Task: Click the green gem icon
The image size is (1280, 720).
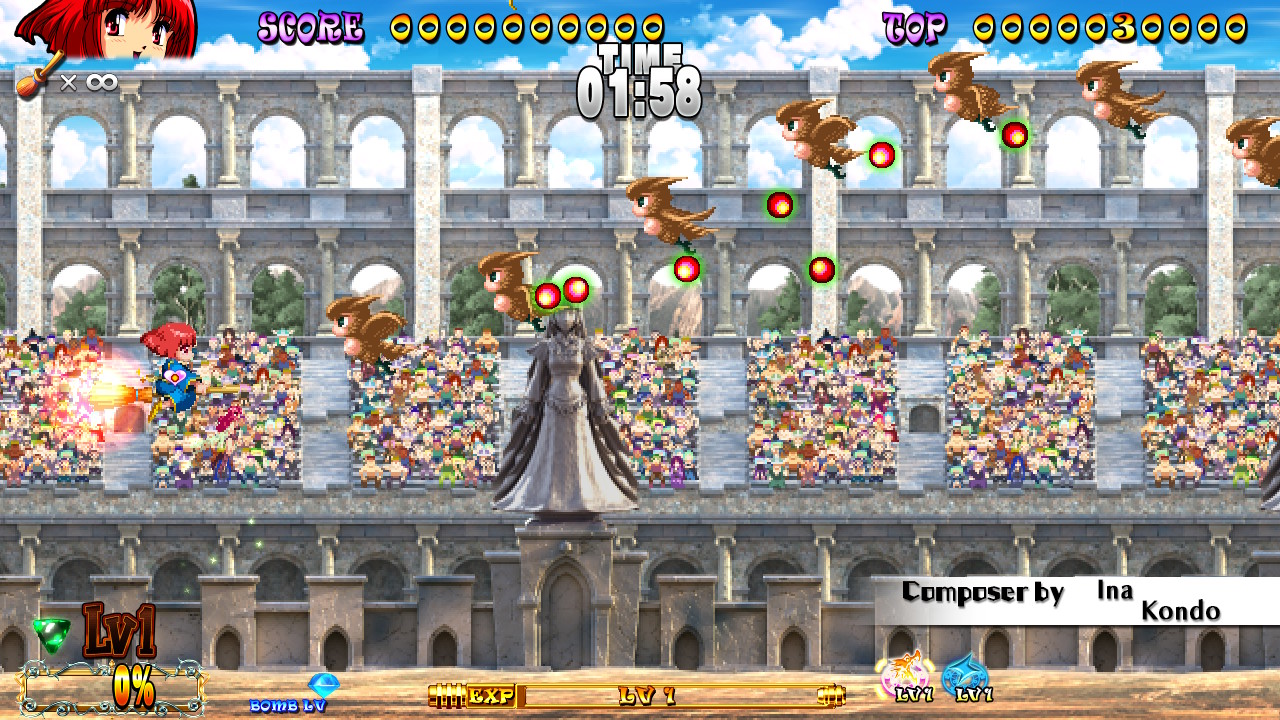Action: click(52, 633)
